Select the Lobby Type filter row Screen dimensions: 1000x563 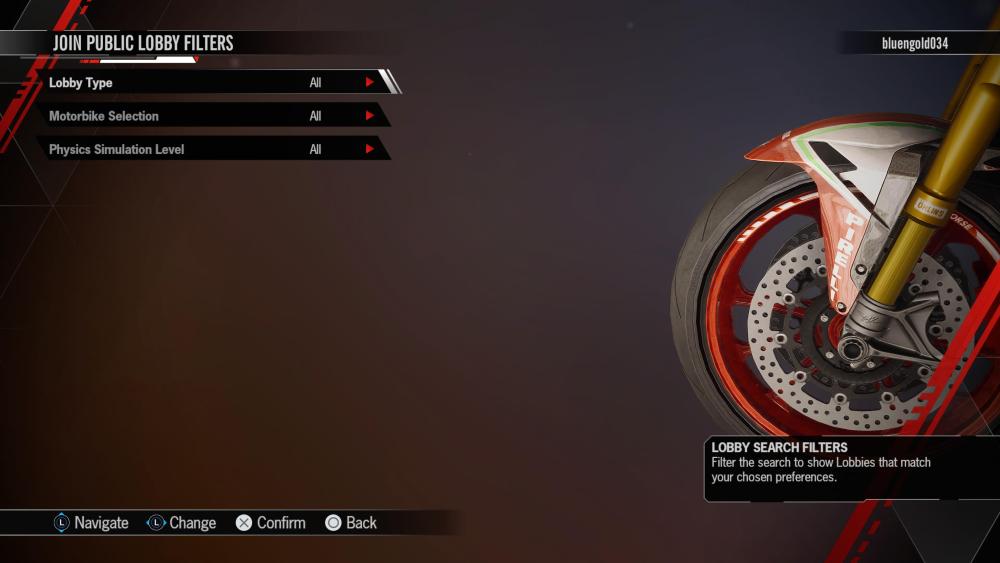[x=200, y=83]
